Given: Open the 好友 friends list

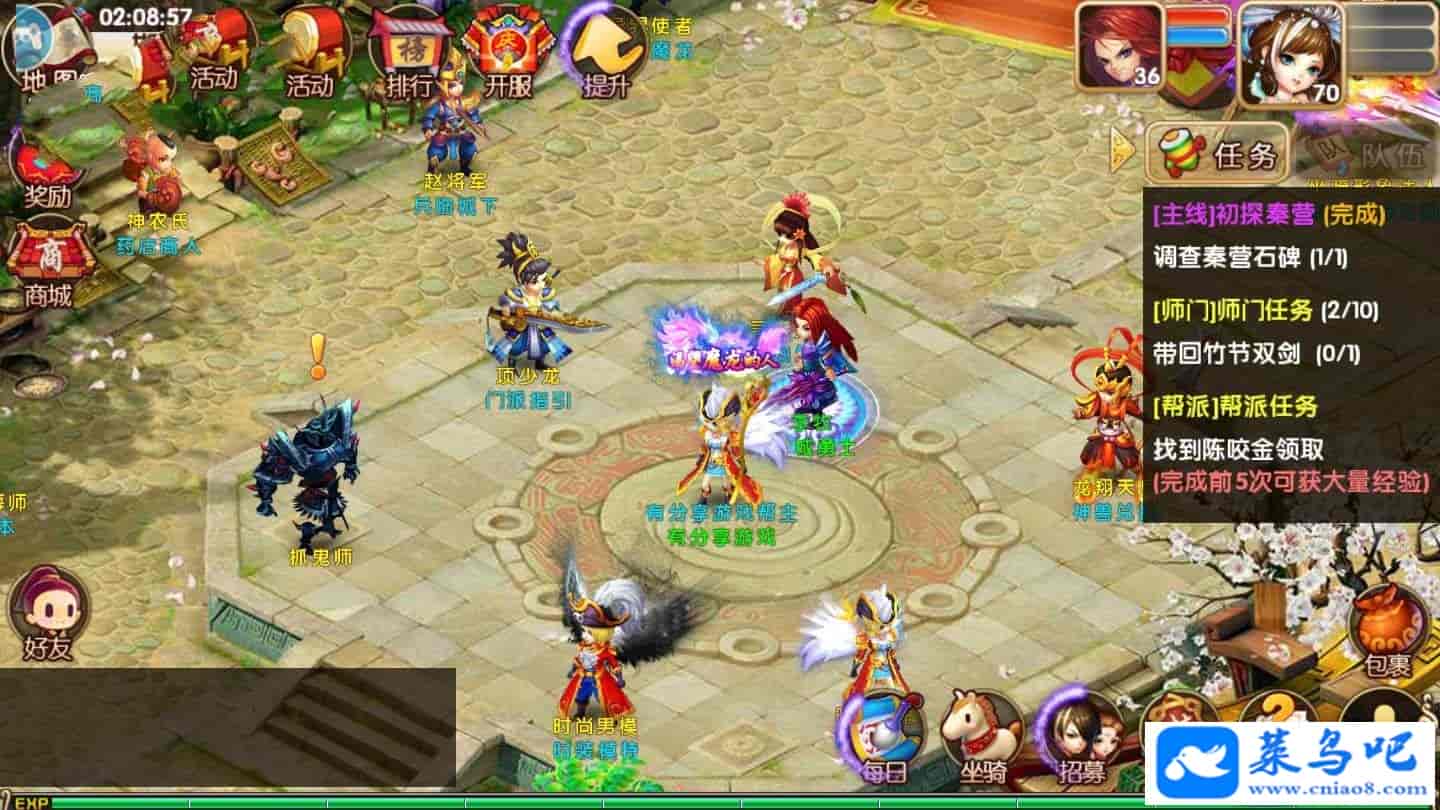Looking at the screenshot, I should click(x=48, y=612).
